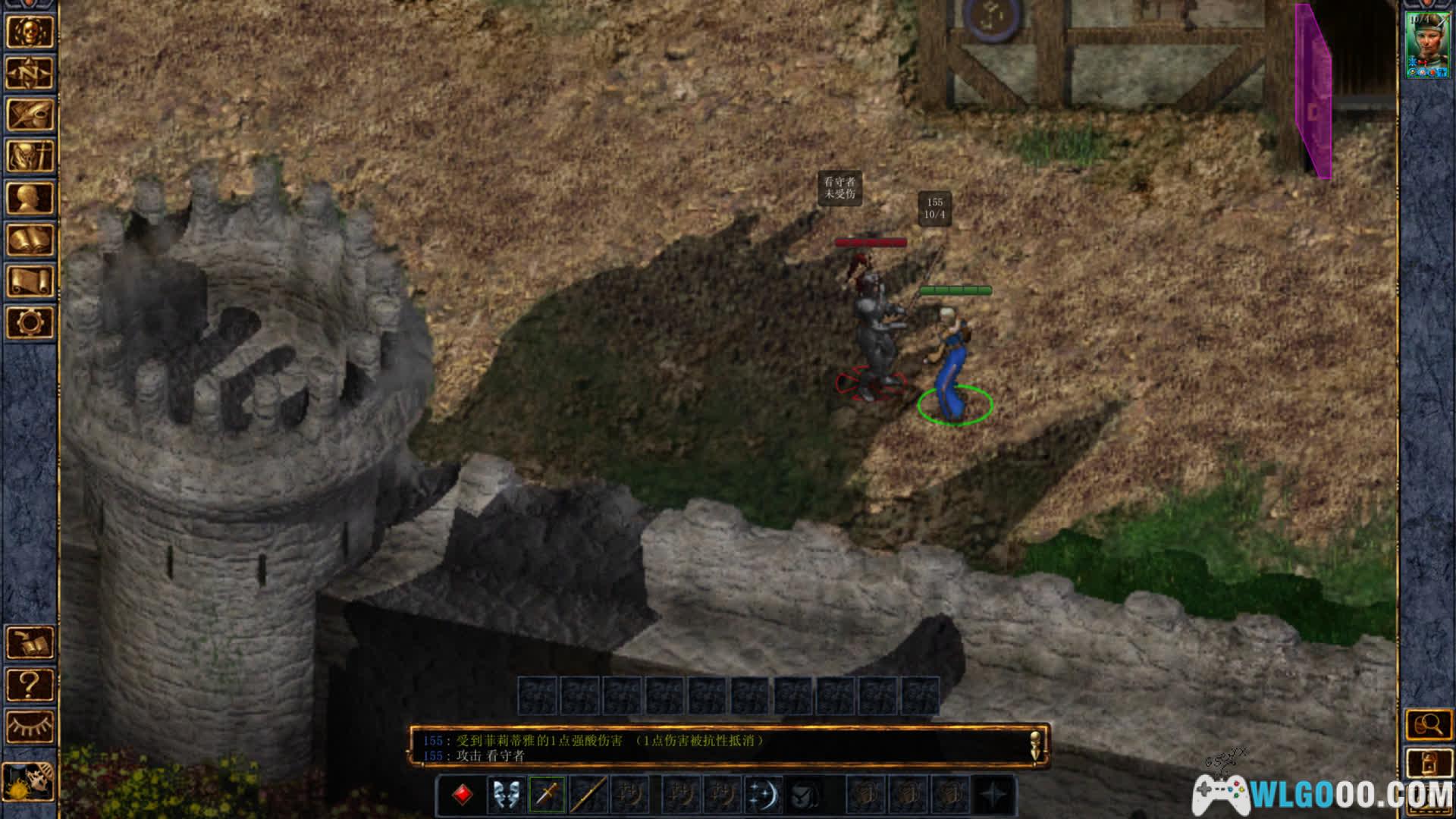Click the day-night clock with sun icon
Screen dimensions: 1456x819
29,781
